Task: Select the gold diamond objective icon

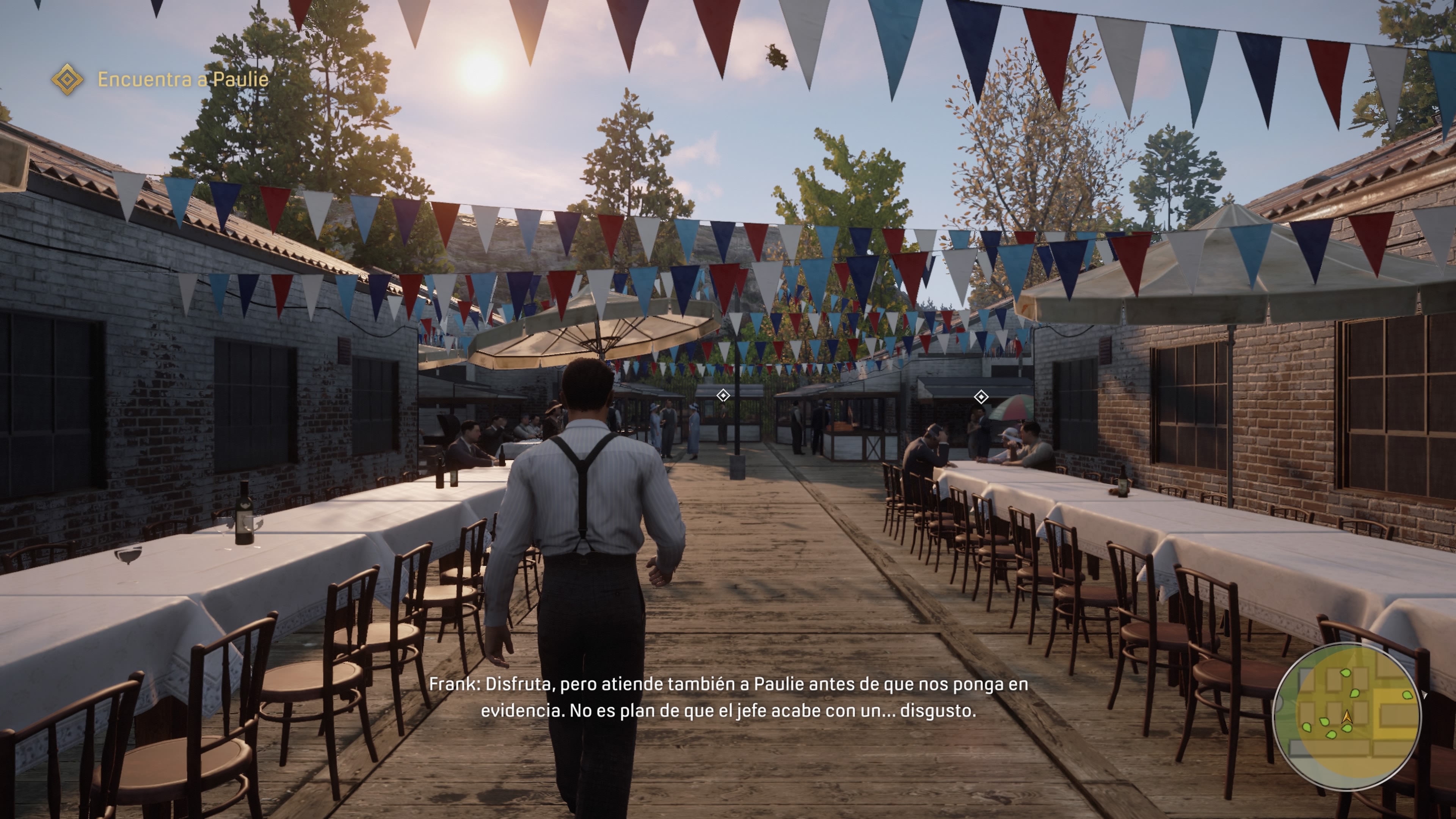Action: click(67, 79)
